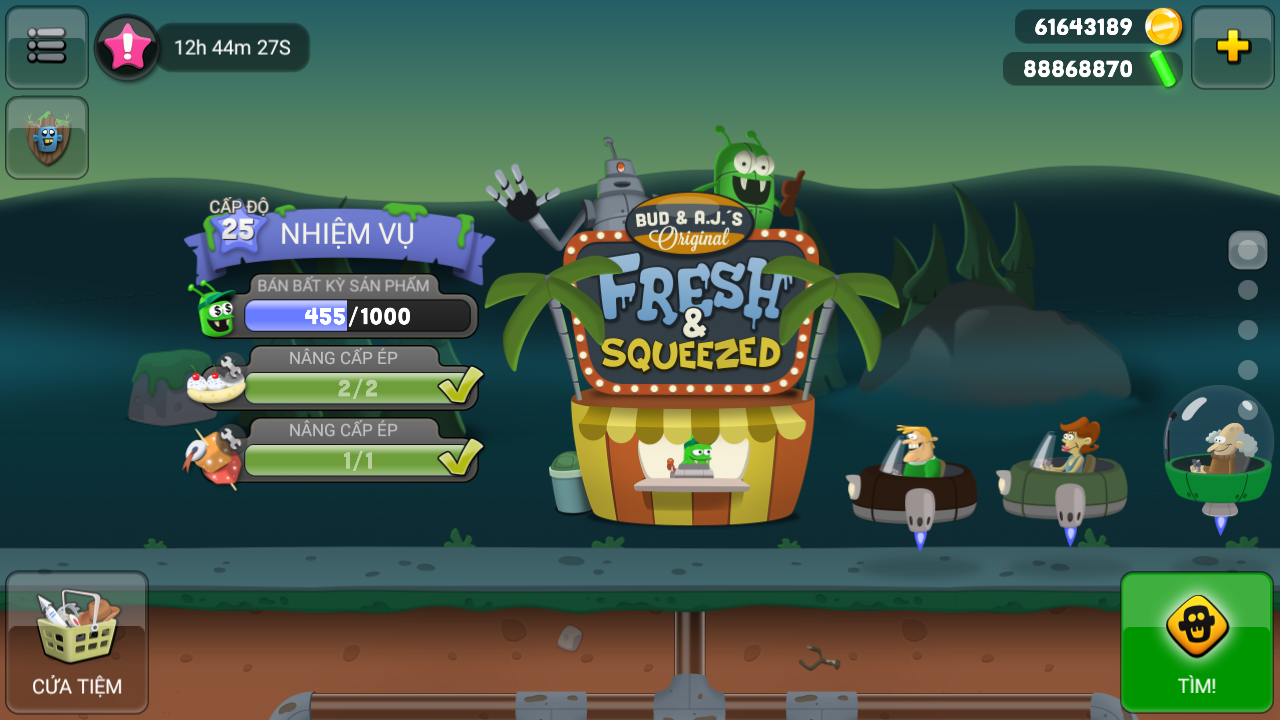Tap the pink star alert icon

pos(128,48)
